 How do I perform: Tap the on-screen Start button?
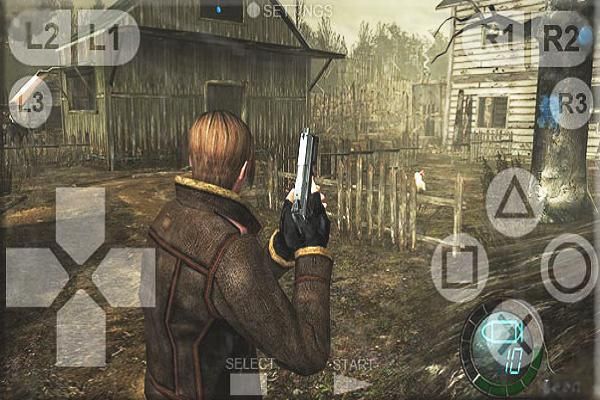pos(352,380)
